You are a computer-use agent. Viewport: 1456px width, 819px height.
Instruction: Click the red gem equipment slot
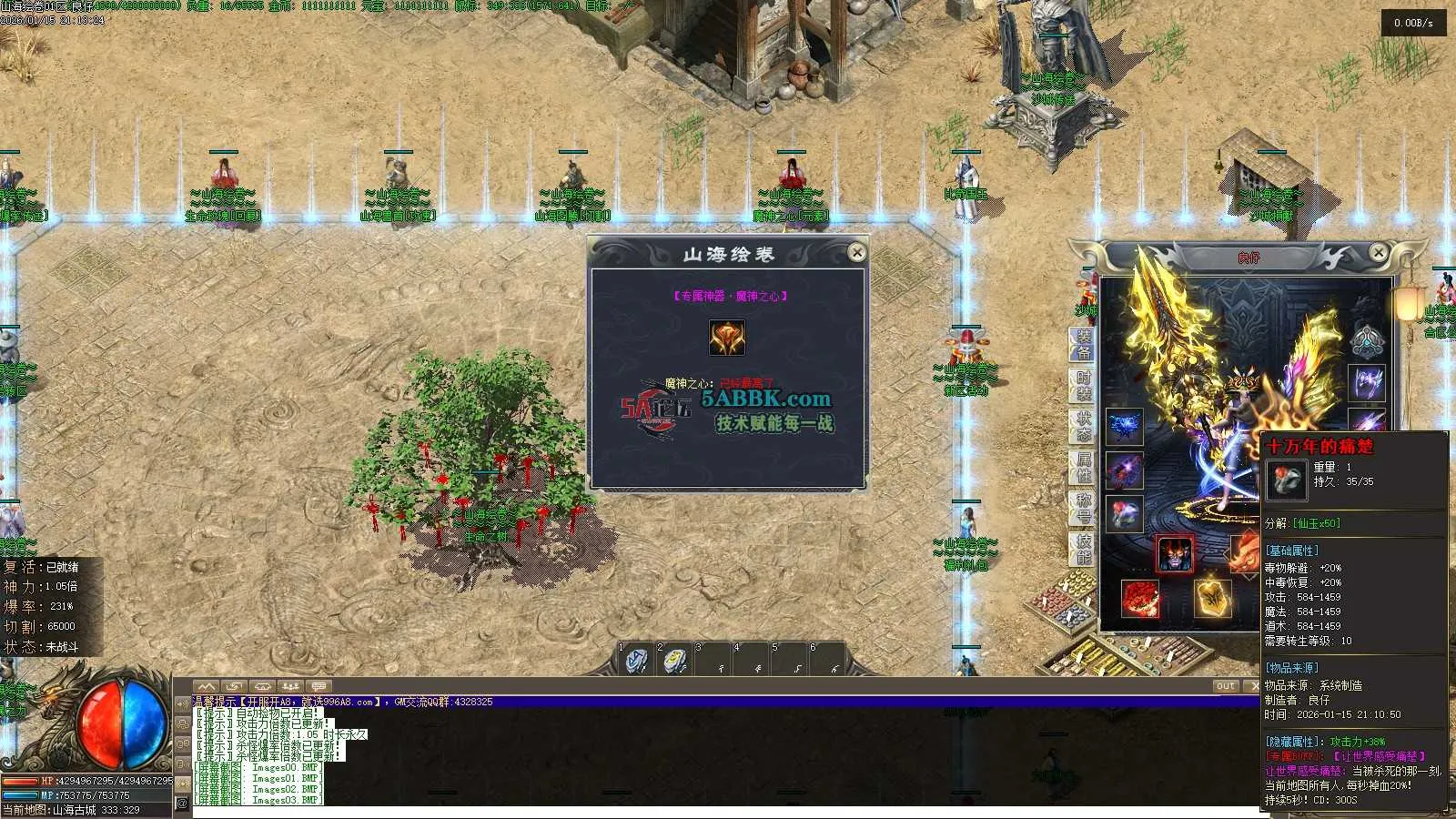[1140, 599]
